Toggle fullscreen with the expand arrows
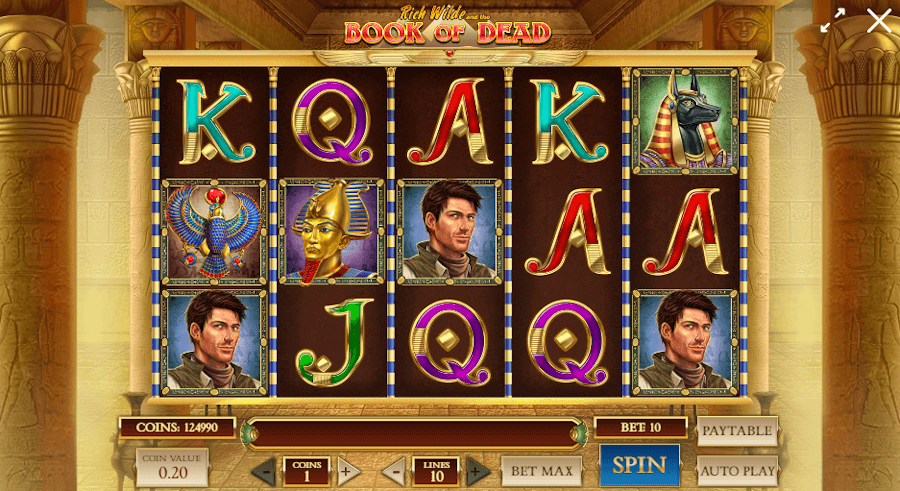The width and height of the screenshot is (900, 491). (832, 21)
